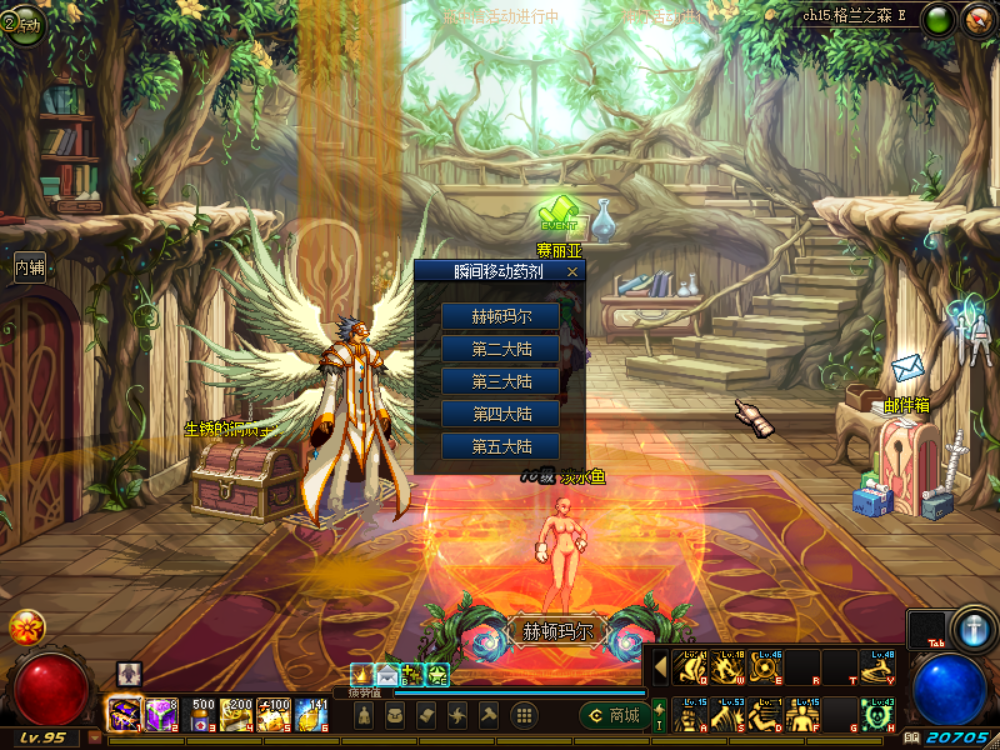This screenshot has height=750, width=1000.
Task: Select 第五大陆 from the teleport list
Action: click(501, 446)
